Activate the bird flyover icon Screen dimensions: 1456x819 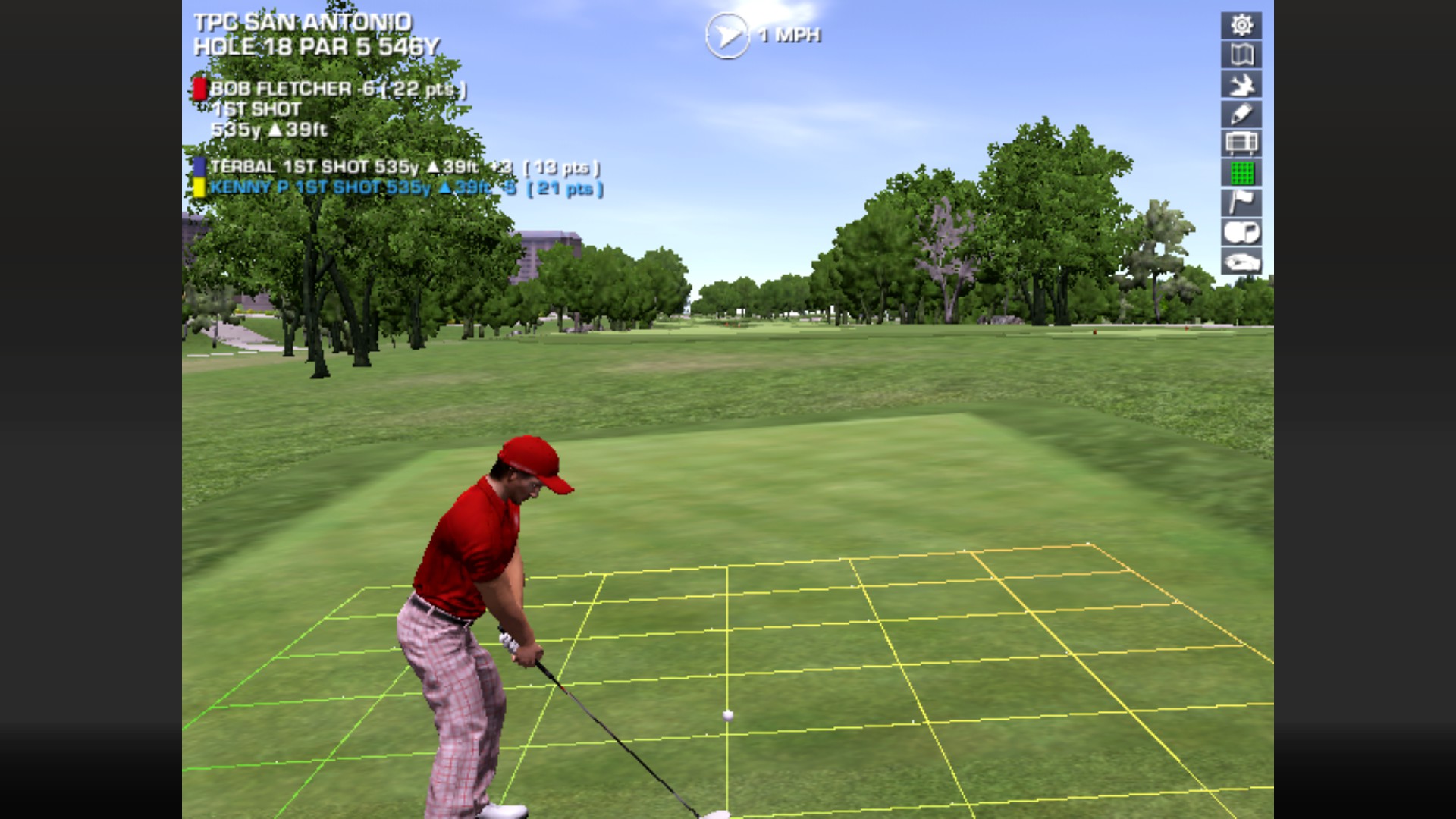point(1241,85)
